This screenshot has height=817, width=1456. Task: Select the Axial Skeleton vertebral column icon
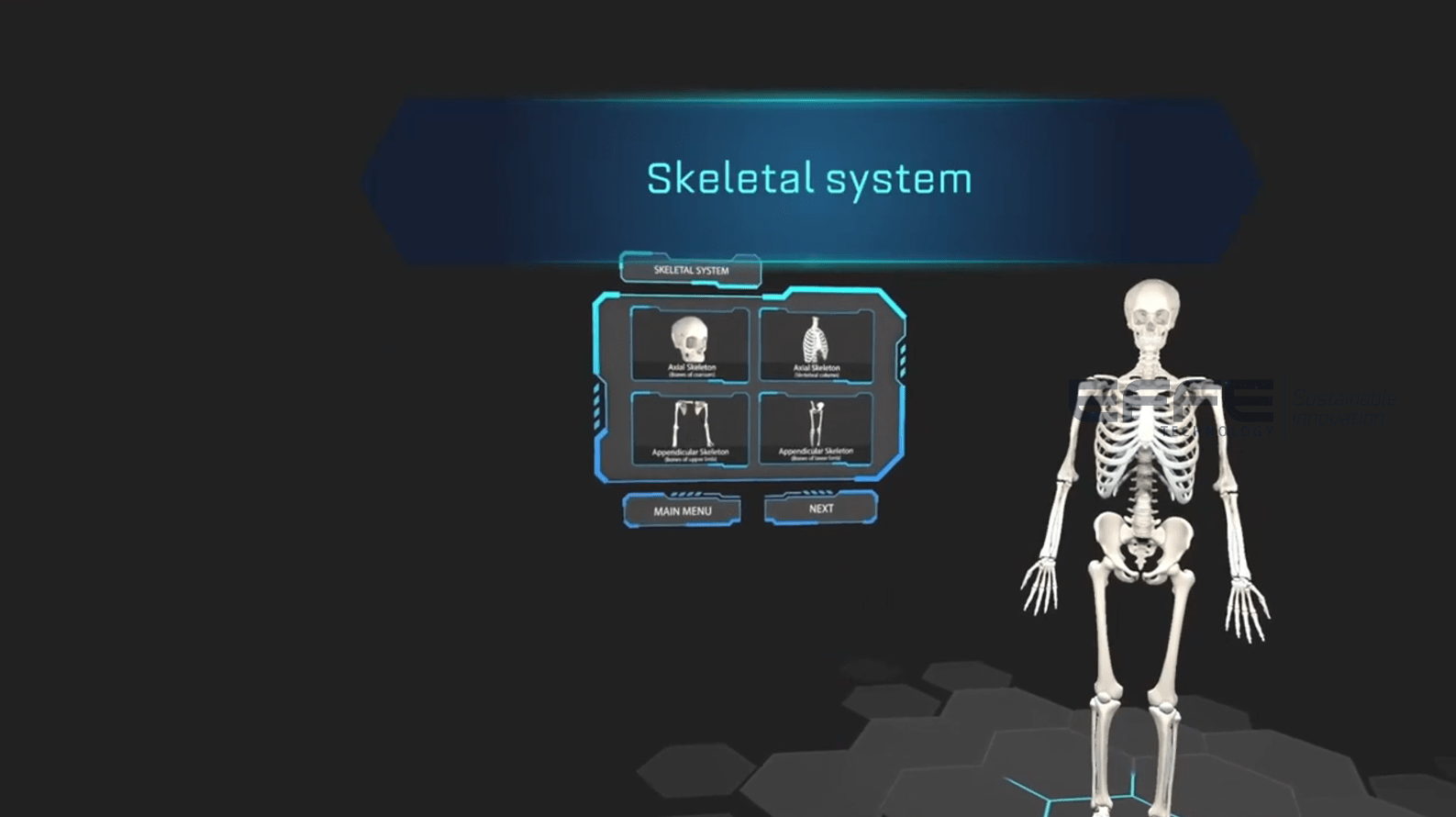click(x=819, y=344)
